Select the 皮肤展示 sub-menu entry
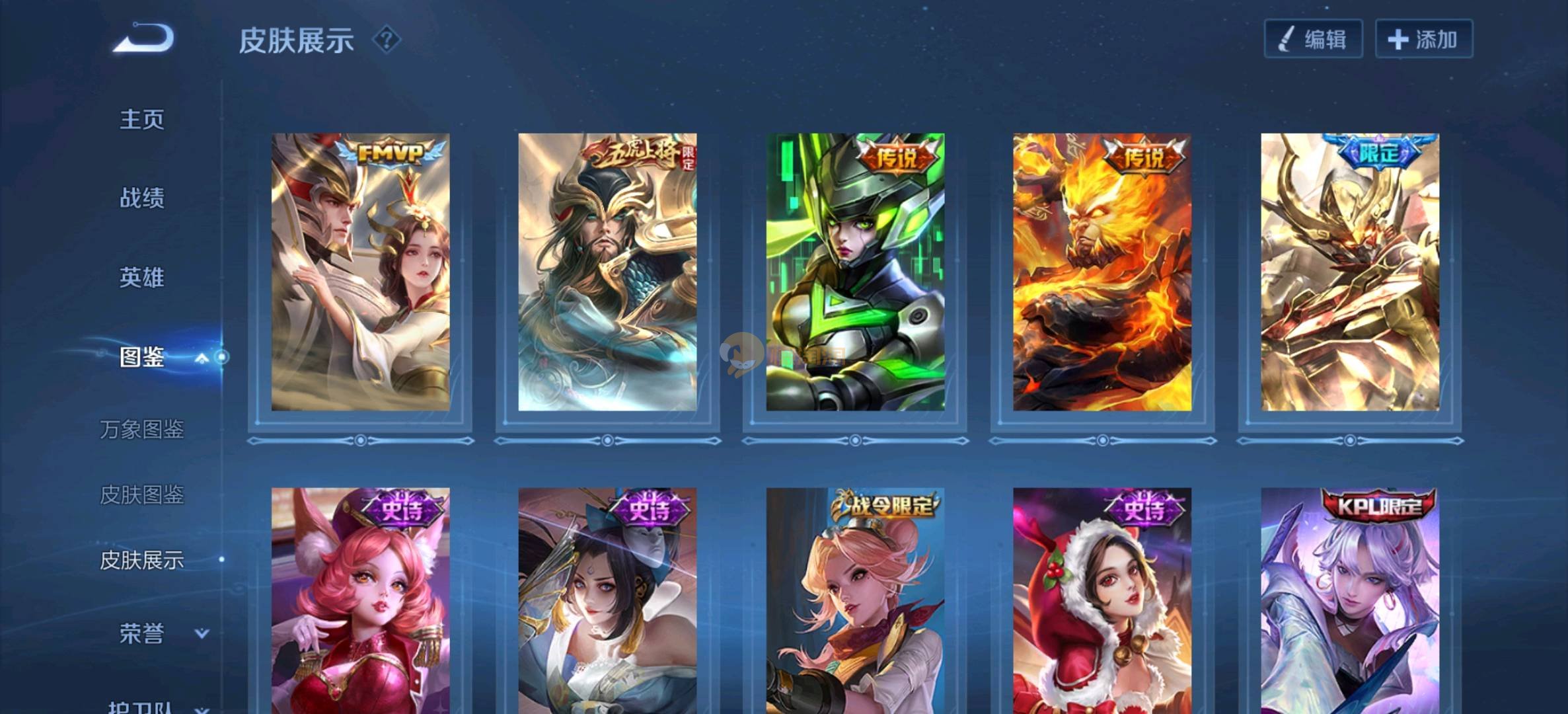The width and height of the screenshot is (1568, 714). (141, 560)
